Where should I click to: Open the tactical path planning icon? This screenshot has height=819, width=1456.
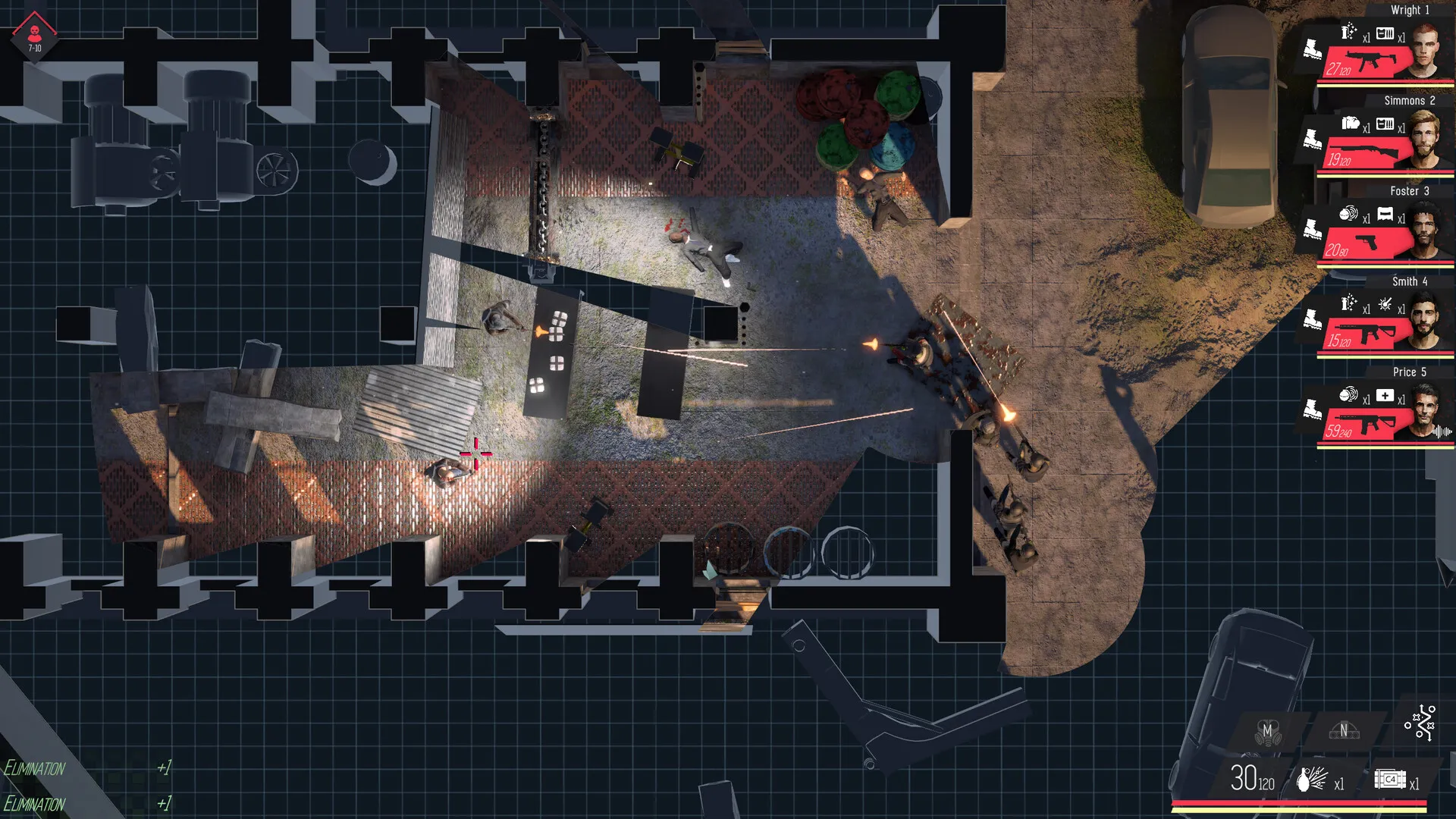coord(1420,723)
